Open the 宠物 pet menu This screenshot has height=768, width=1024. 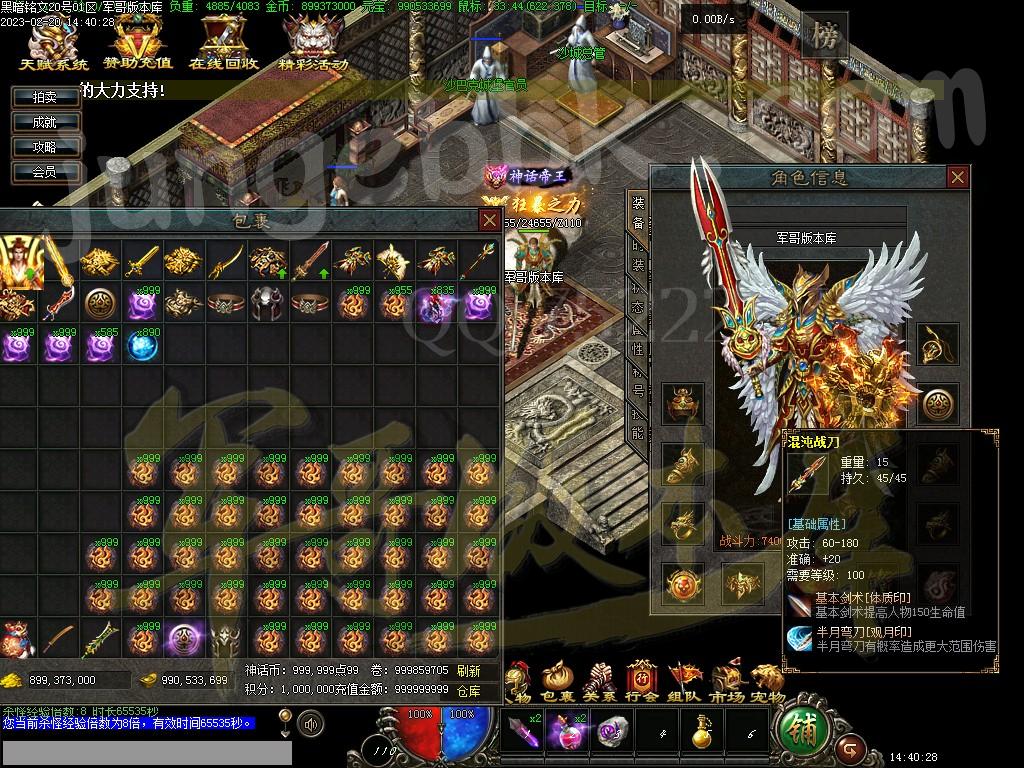pyautogui.click(x=768, y=681)
